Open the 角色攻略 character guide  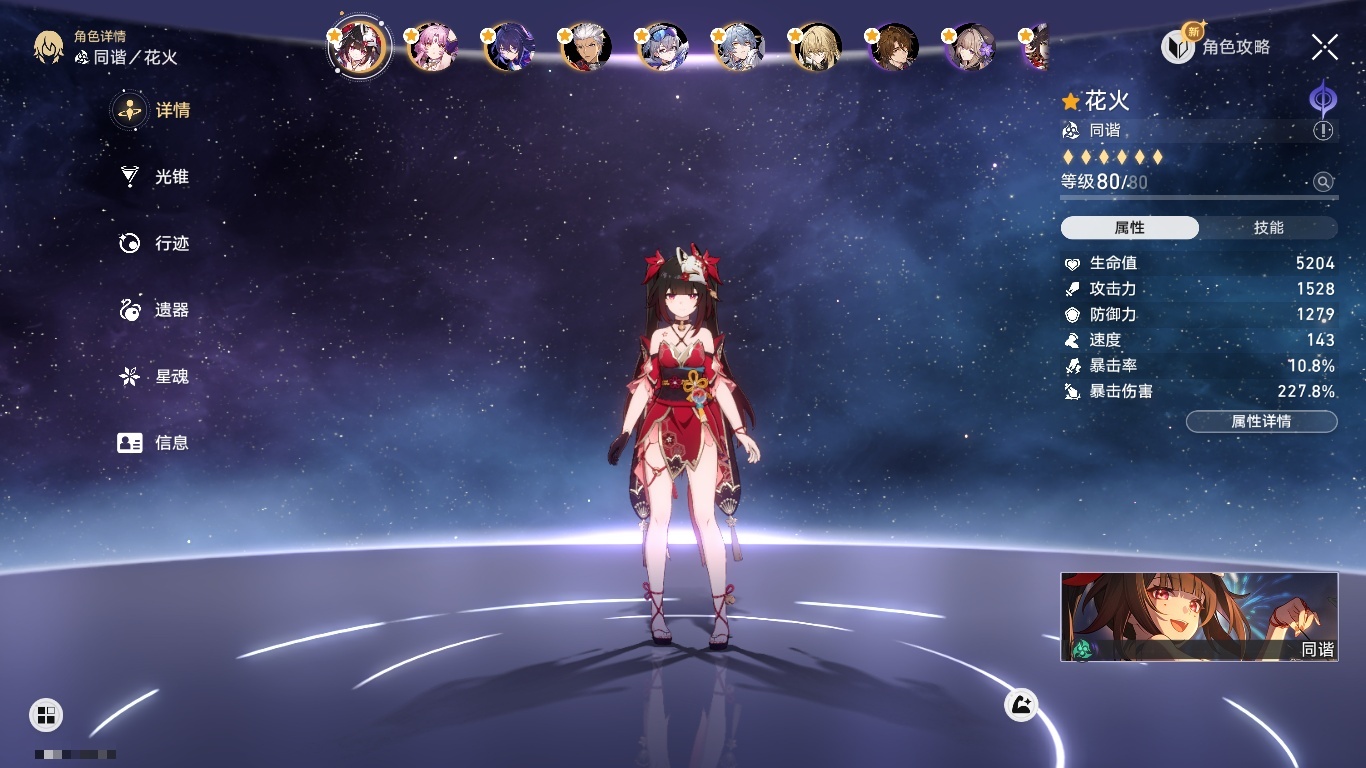coord(1217,46)
